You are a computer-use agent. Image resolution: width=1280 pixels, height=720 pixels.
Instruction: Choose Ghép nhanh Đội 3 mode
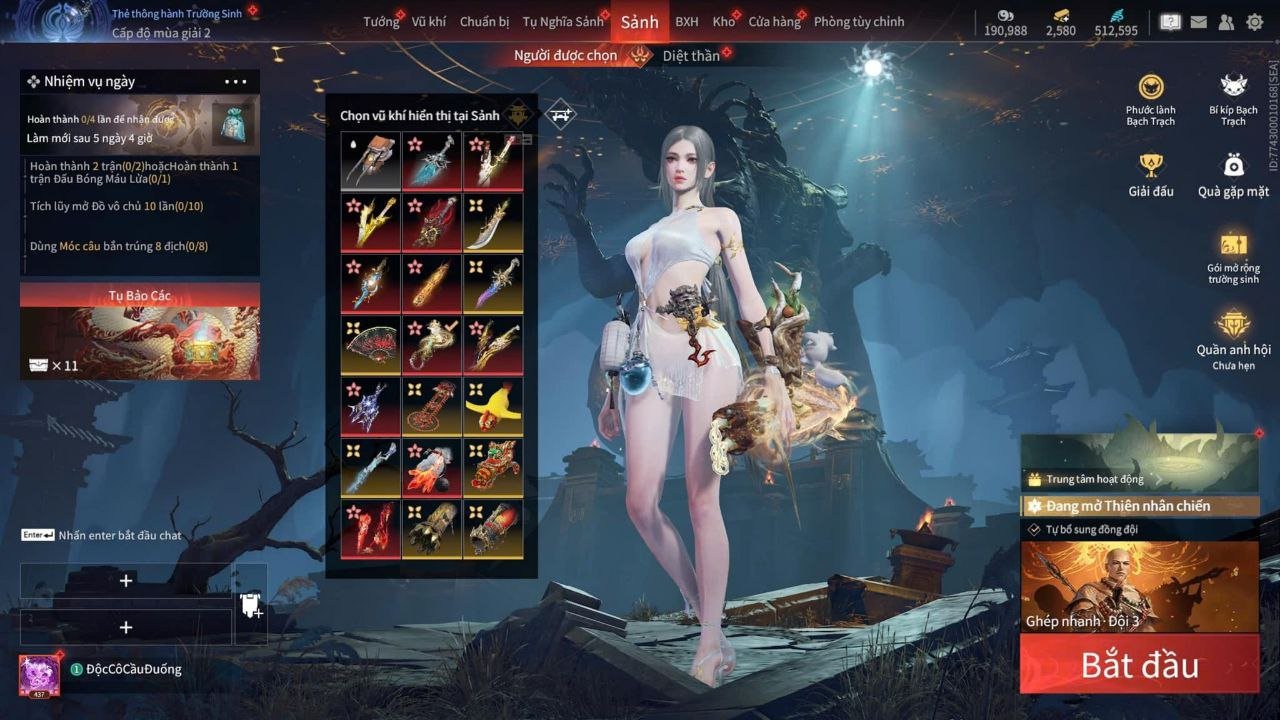click(1139, 588)
